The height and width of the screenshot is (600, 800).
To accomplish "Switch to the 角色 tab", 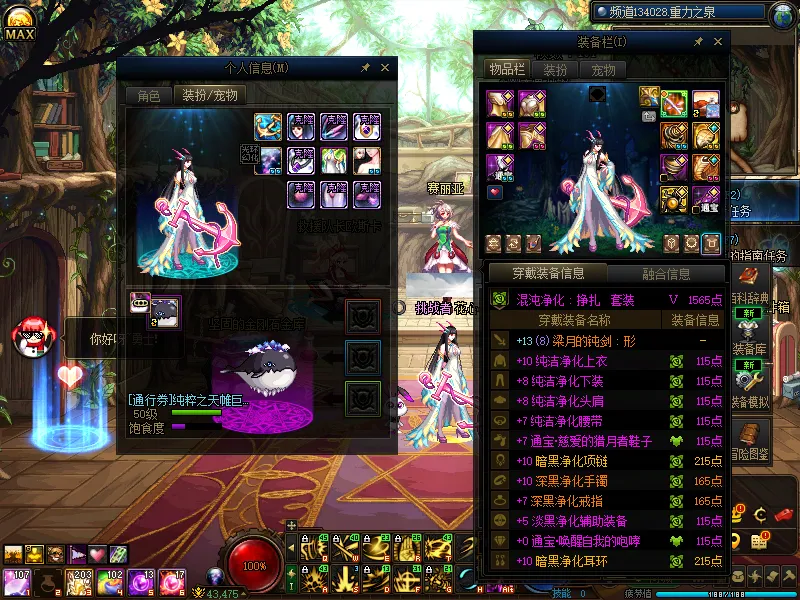I will pyautogui.click(x=148, y=96).
